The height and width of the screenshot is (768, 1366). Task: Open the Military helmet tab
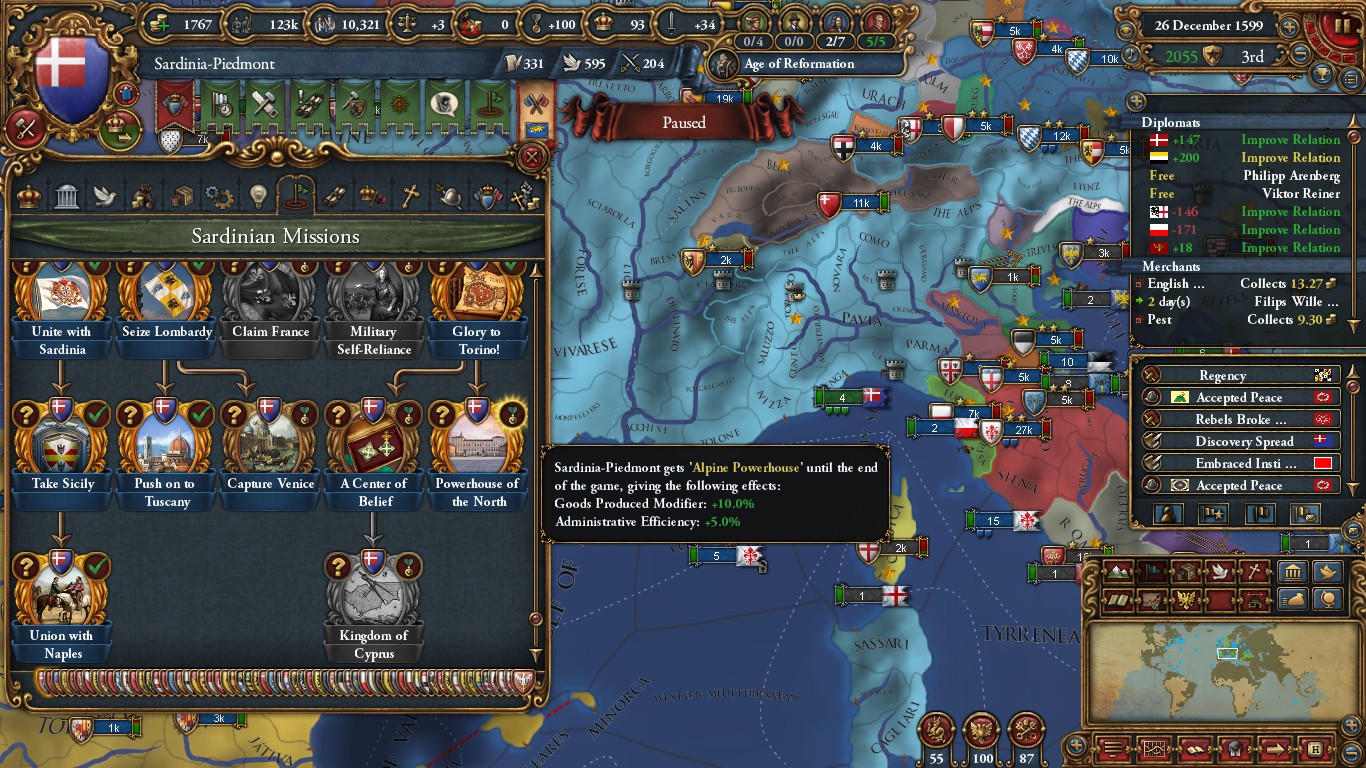click(x=448, y=197)
